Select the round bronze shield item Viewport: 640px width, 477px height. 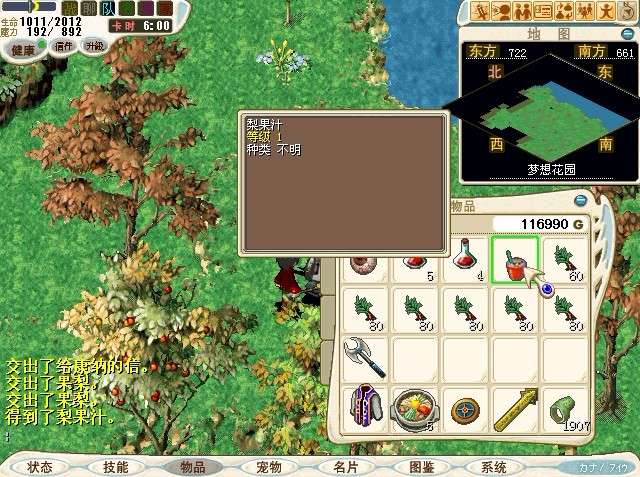coord(464,407)
